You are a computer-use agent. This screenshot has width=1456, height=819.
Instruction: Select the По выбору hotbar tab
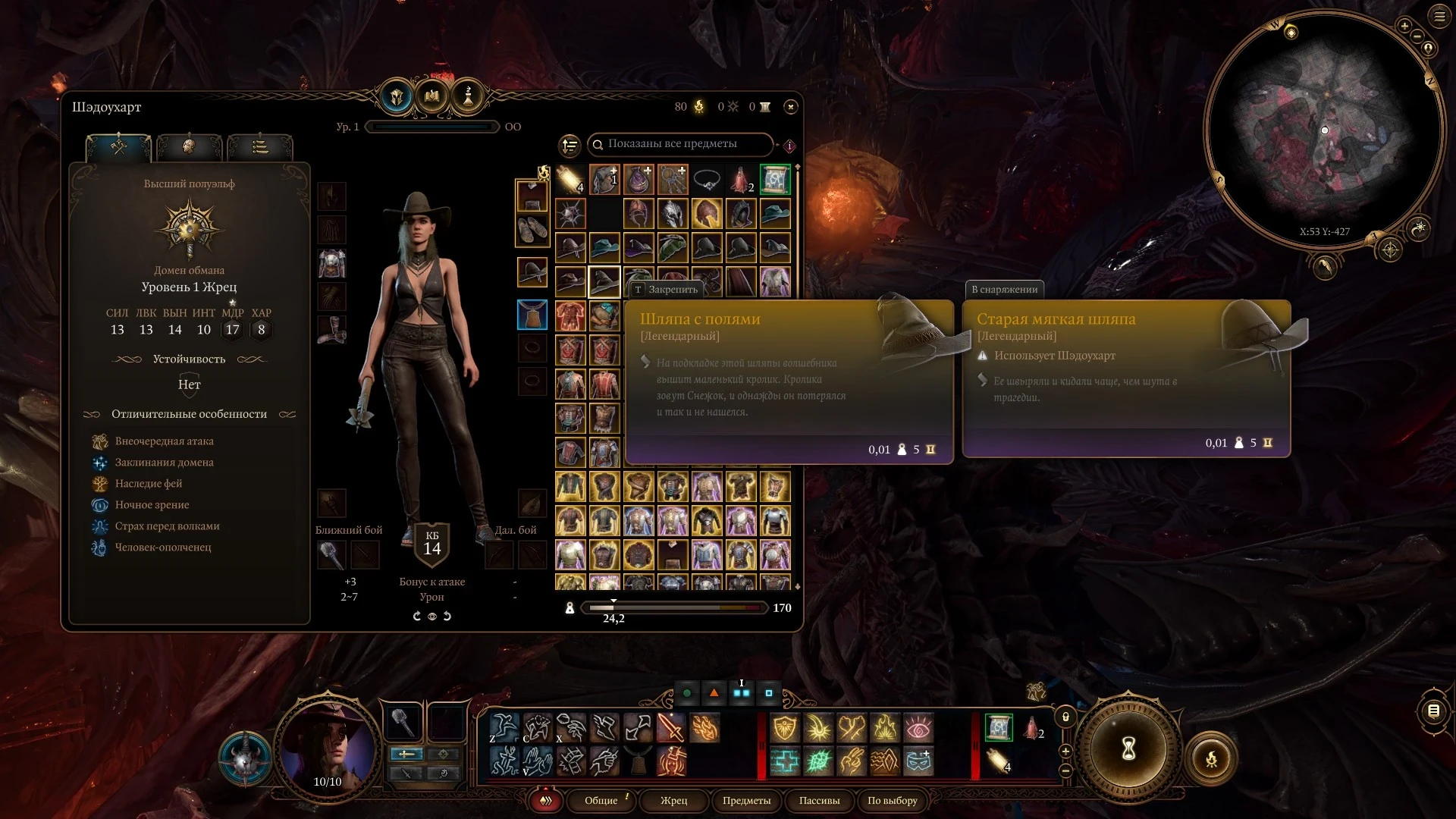click(892, 801)
